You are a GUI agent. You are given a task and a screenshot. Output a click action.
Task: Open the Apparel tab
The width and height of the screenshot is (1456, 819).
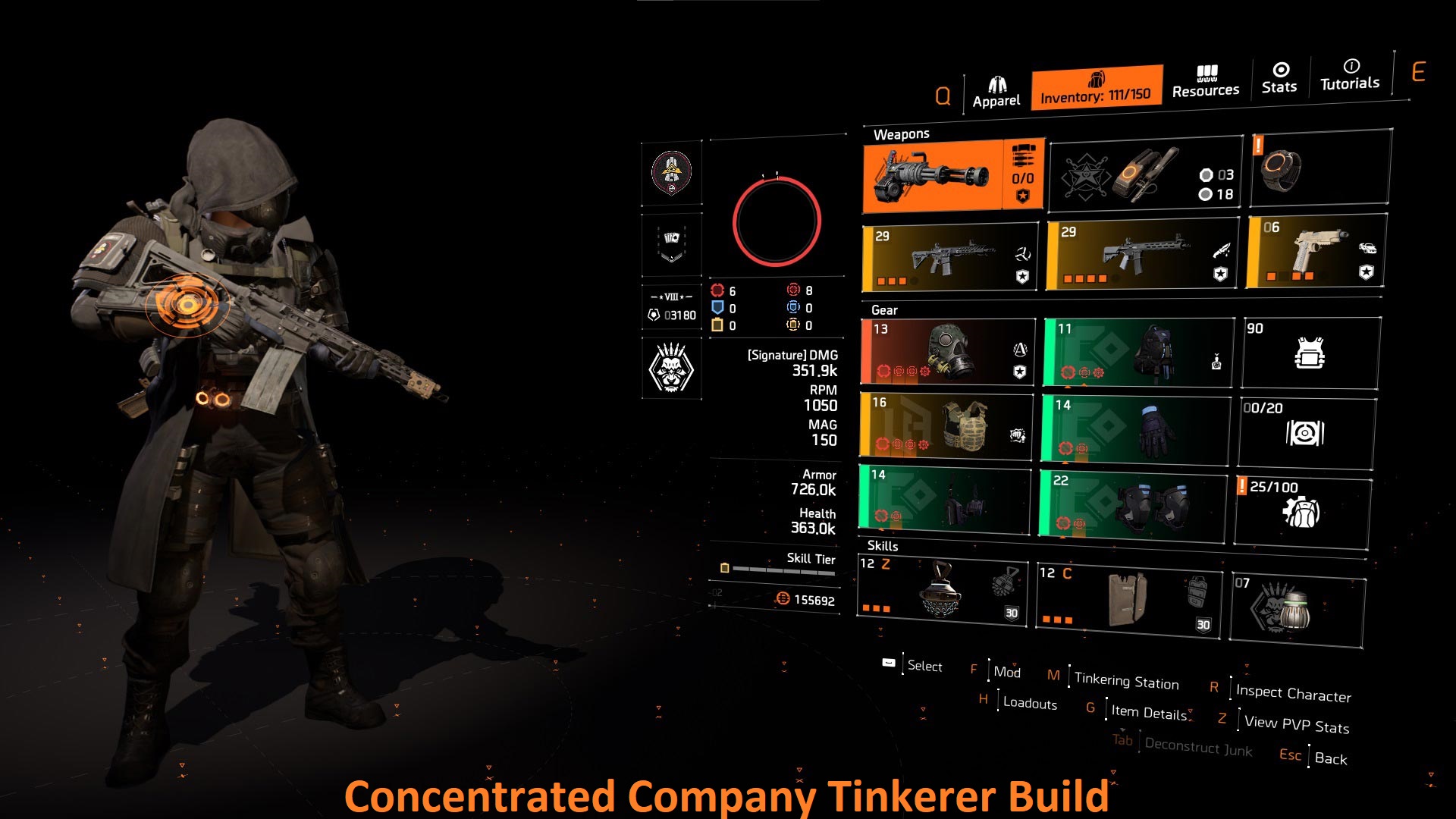[x=996, y=93]
